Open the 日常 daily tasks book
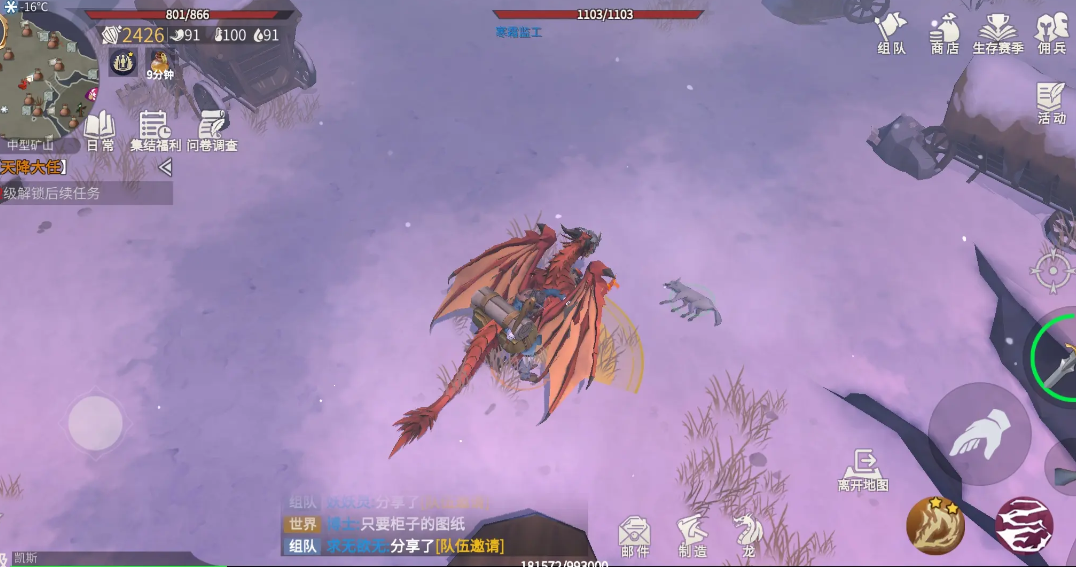1076x567 pixels. tap(100, 131)
